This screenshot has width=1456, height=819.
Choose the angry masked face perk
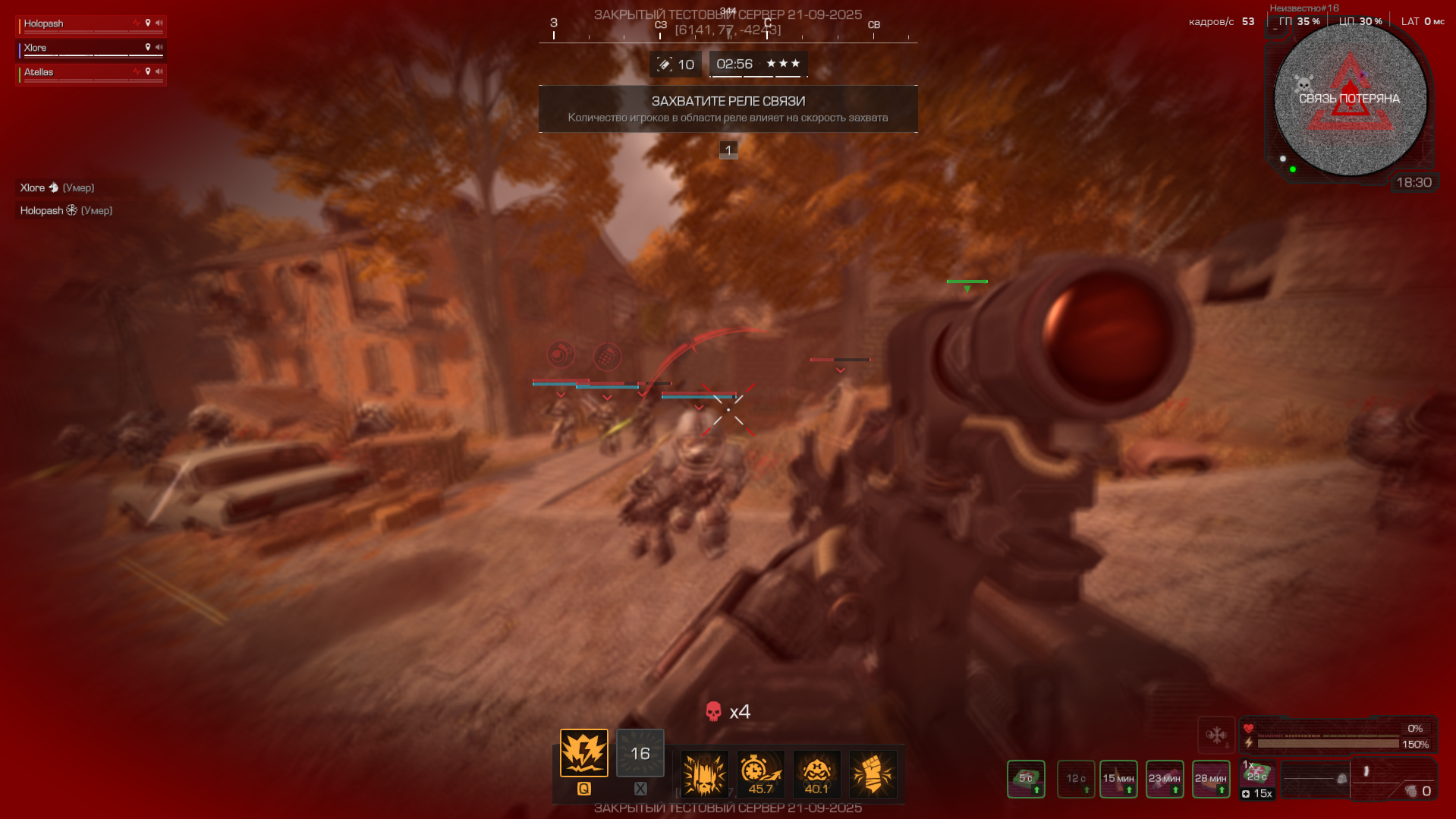click(816, 773)
